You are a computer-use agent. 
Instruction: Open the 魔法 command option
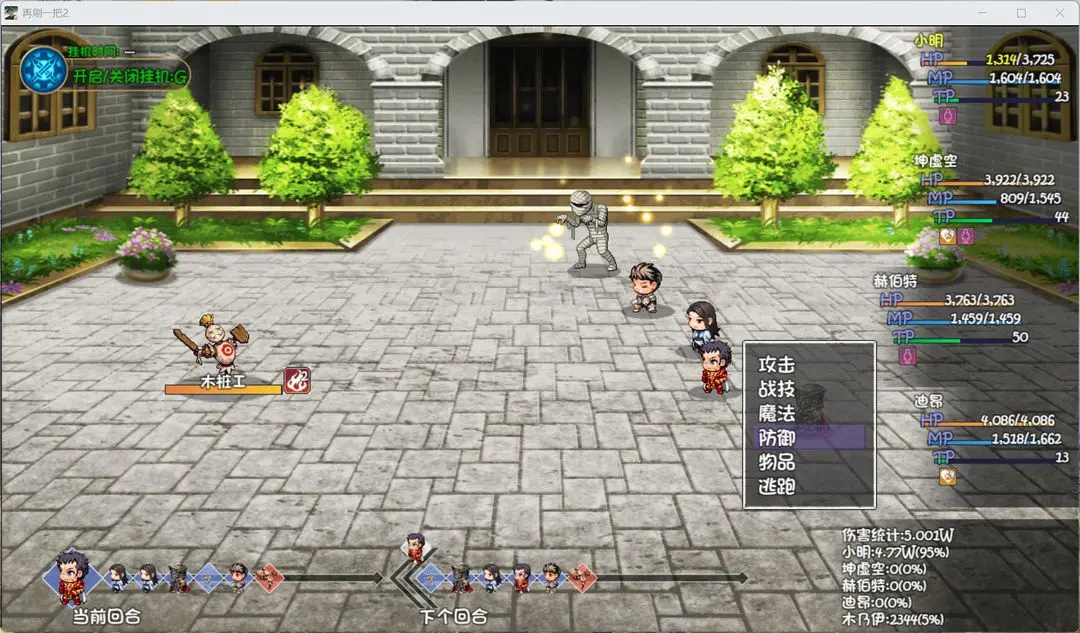pos(777,413)
